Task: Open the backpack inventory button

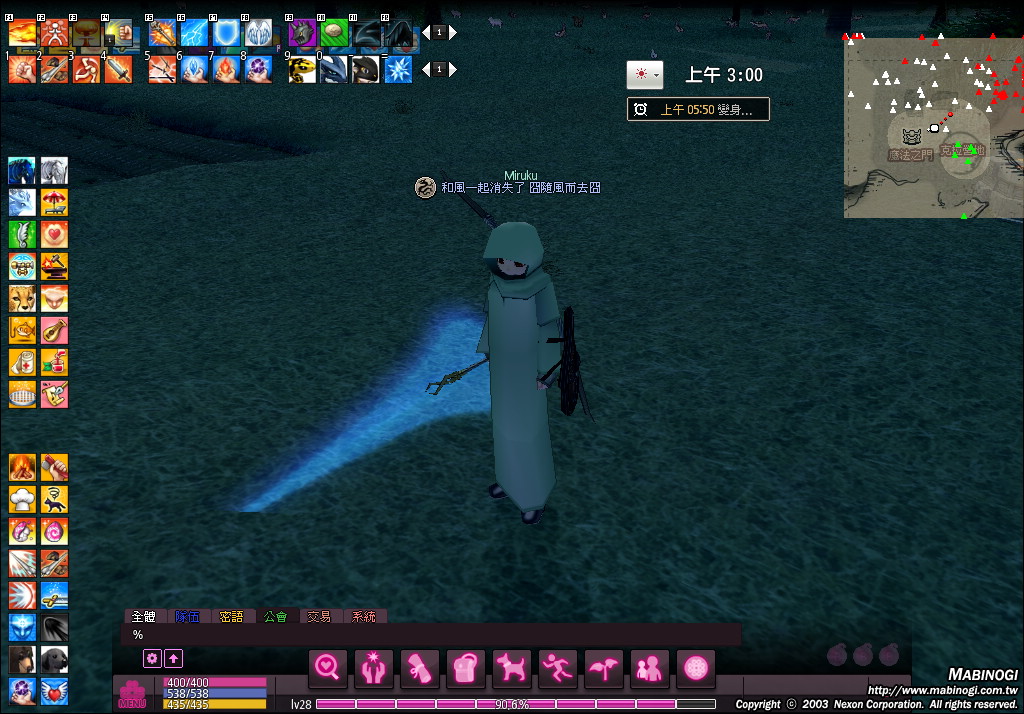Action: point(466,667)
